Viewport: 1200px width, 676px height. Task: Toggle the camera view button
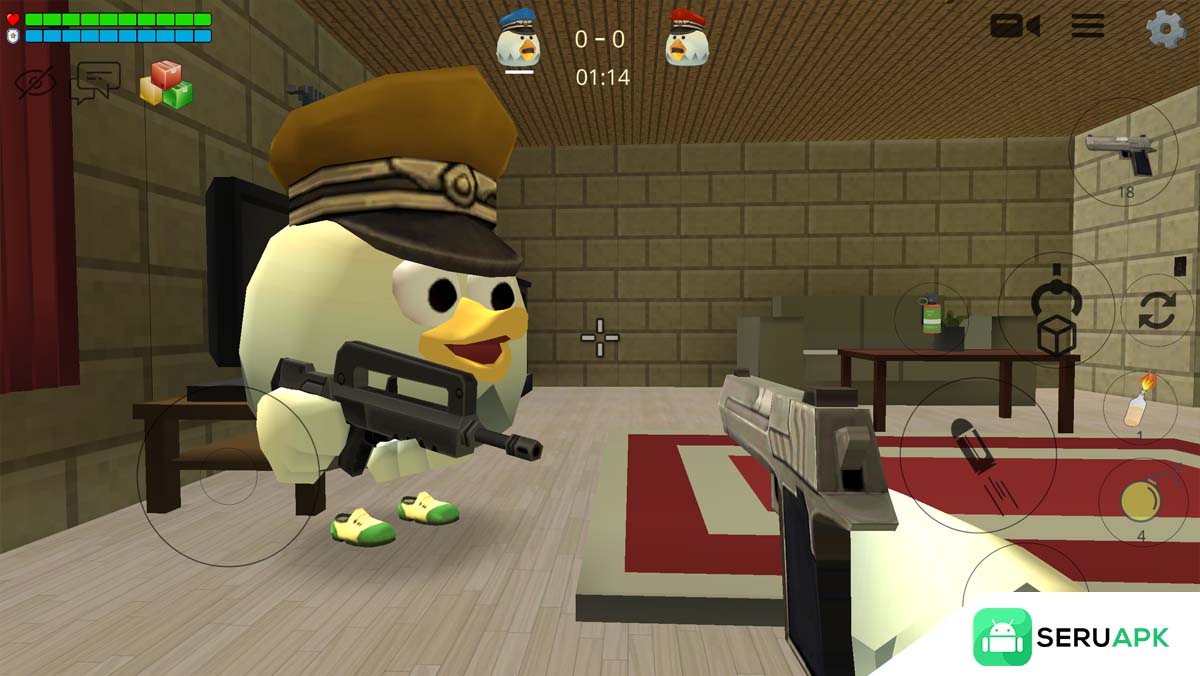(1014, 26)
